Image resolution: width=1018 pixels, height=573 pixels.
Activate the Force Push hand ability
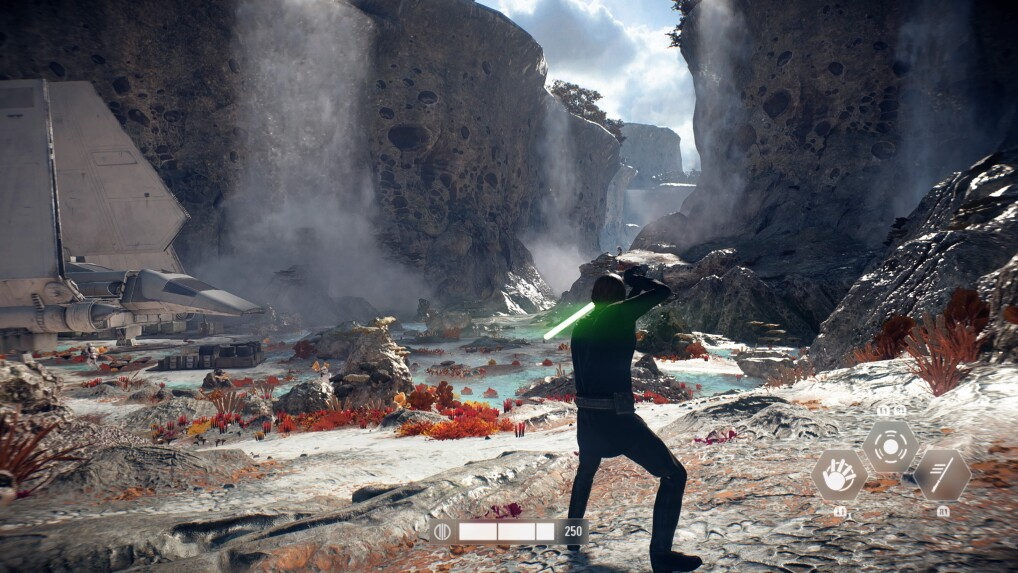(839, 474)
